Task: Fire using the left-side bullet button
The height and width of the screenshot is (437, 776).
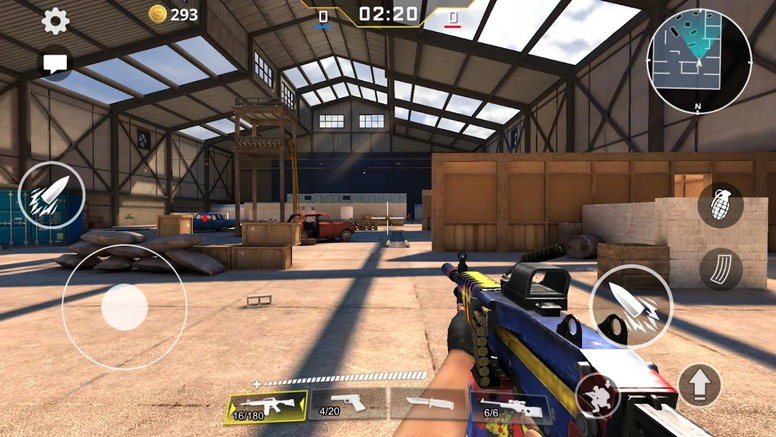Action: 51,193
